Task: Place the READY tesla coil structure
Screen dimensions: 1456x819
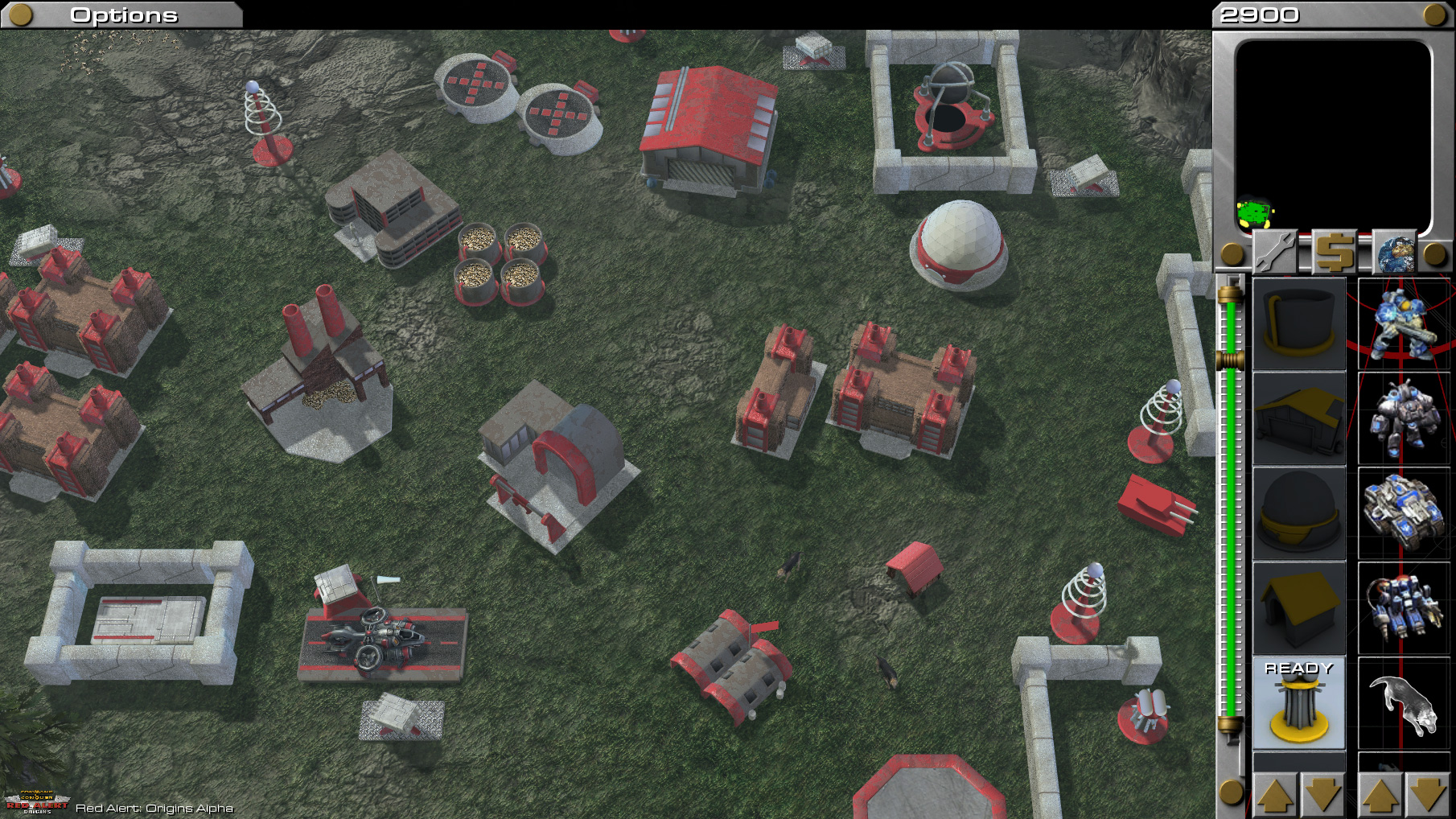Action: [1298, 703]
